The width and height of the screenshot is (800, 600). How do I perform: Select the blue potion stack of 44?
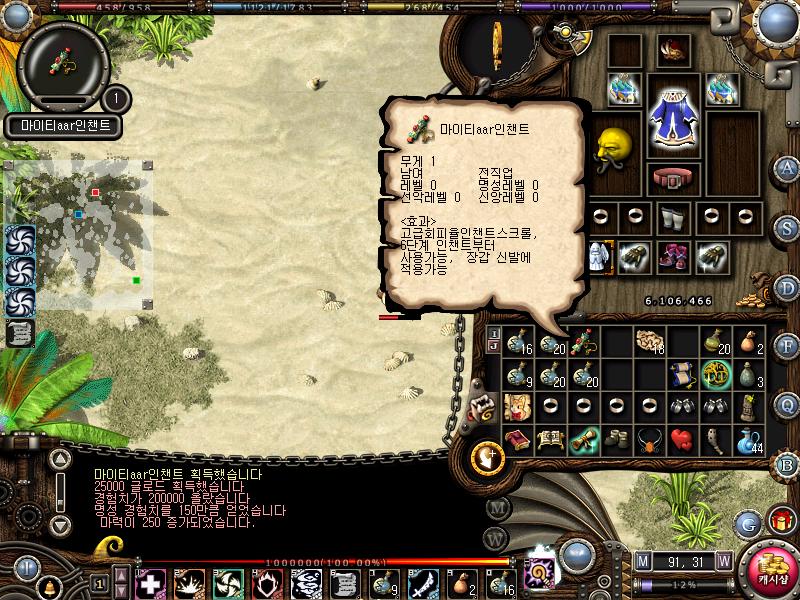(x=750, y=441)
